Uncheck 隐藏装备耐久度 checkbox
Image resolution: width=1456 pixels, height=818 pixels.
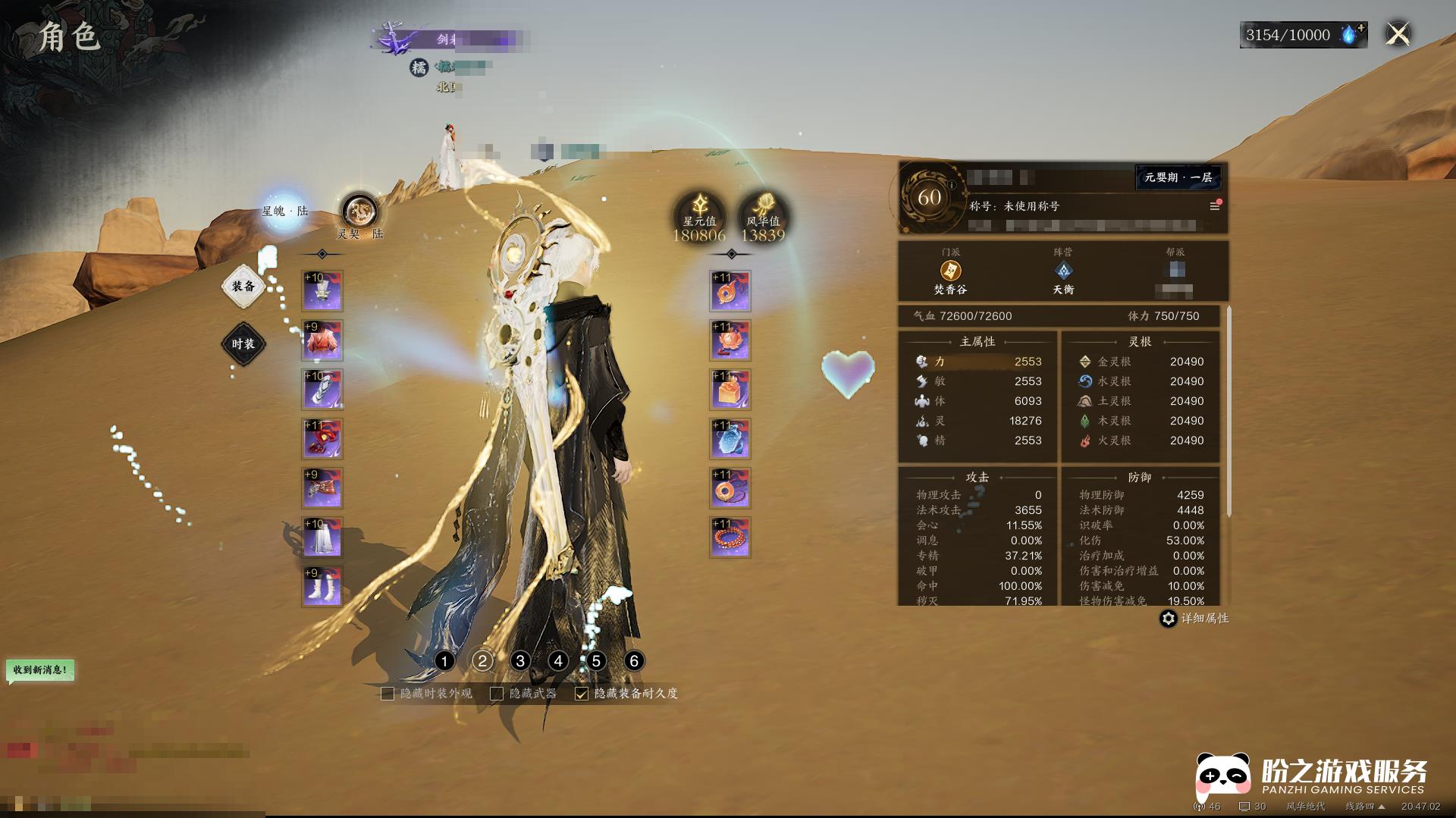(x=582, y=694)
